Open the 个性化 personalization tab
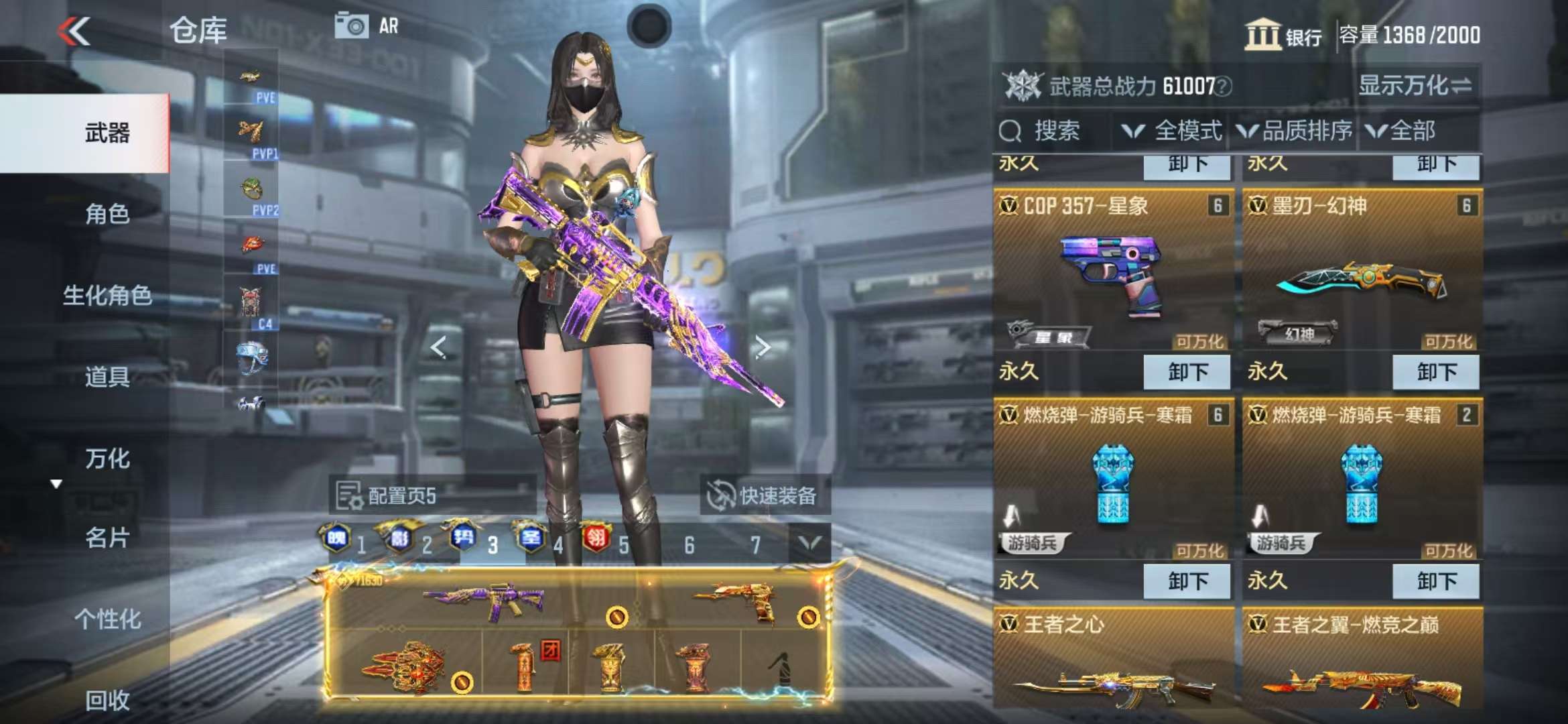 tap(107, 619)
